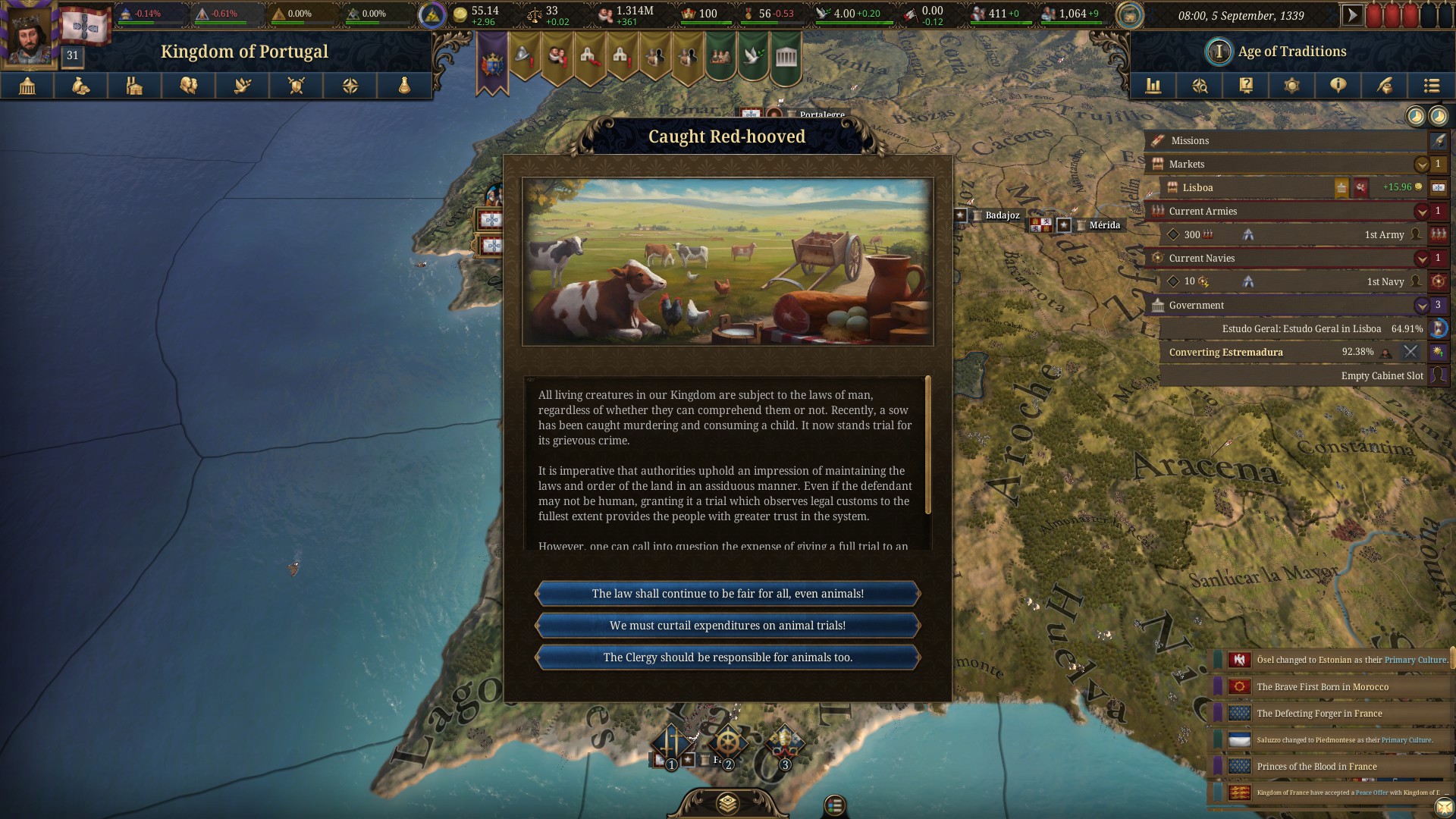Cancel the Converting Estremadura action with X
The height and width of the screenshot is (819, 1456).
pyautogui.click(x=1410, y=352)
